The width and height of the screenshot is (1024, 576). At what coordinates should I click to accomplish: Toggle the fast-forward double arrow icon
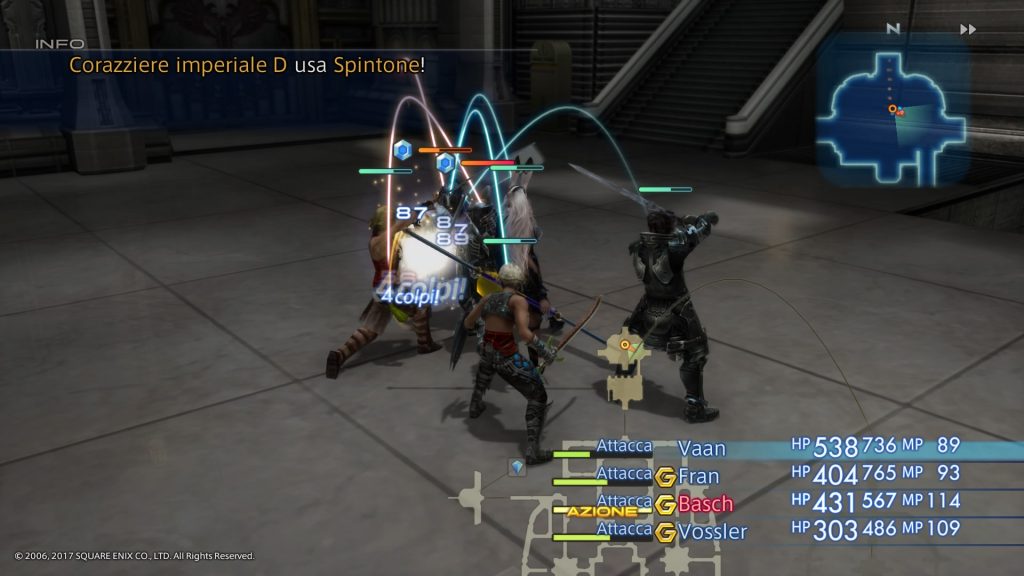pyautogui.click(x=967, y=29)
